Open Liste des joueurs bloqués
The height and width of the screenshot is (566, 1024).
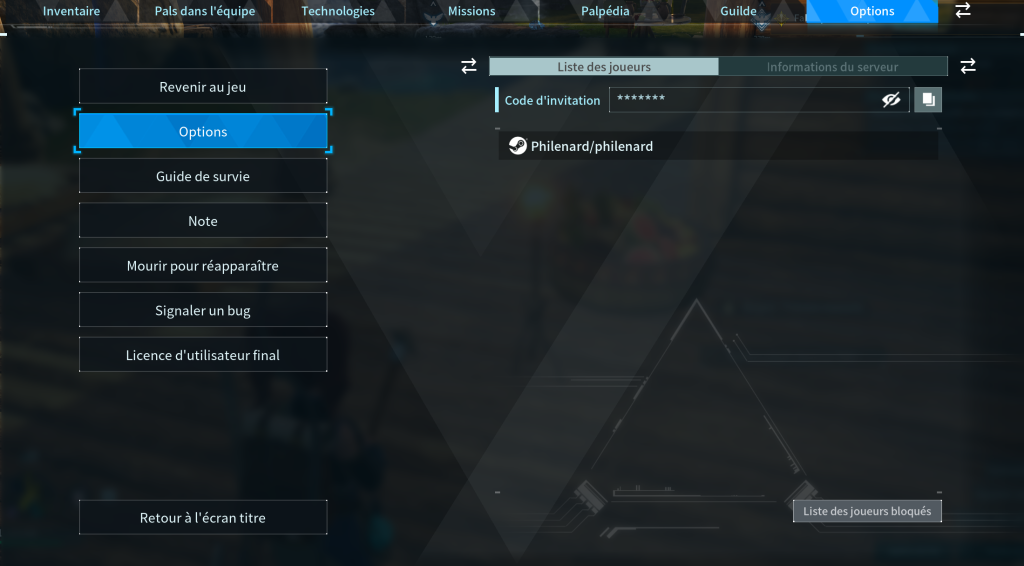click(867, 511)
